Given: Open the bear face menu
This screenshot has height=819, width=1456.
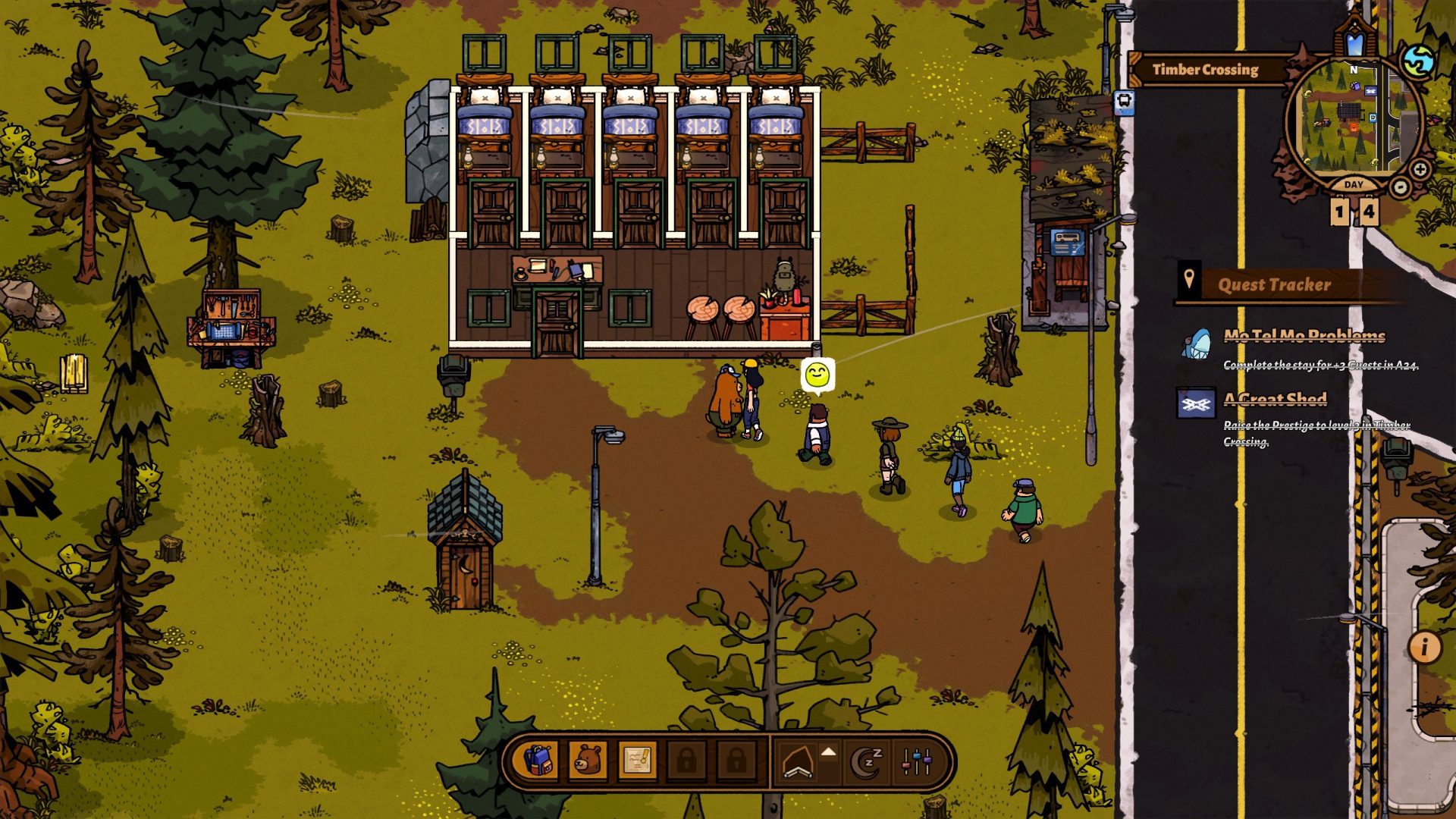Looking at the screenshot, I should (x=587, y=760).
